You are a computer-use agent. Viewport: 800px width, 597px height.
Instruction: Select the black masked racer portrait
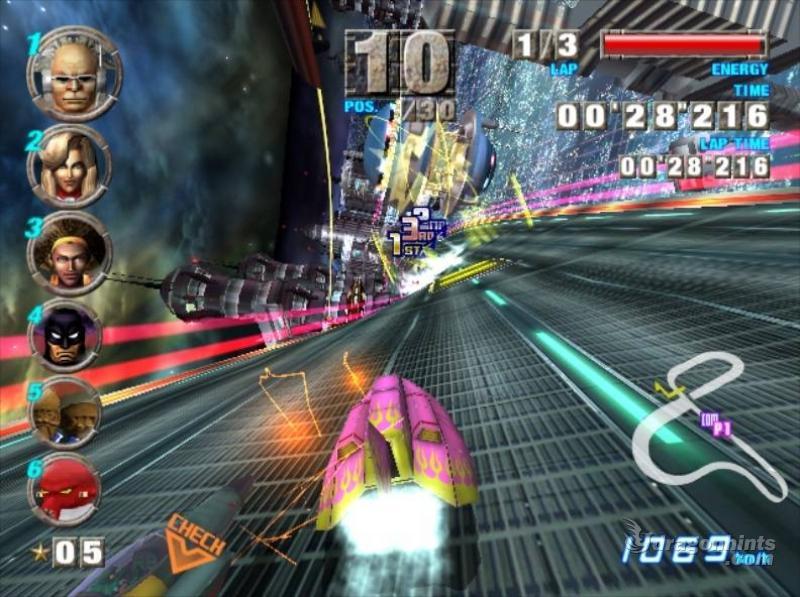pyautogui.click(x=66, y=335)
